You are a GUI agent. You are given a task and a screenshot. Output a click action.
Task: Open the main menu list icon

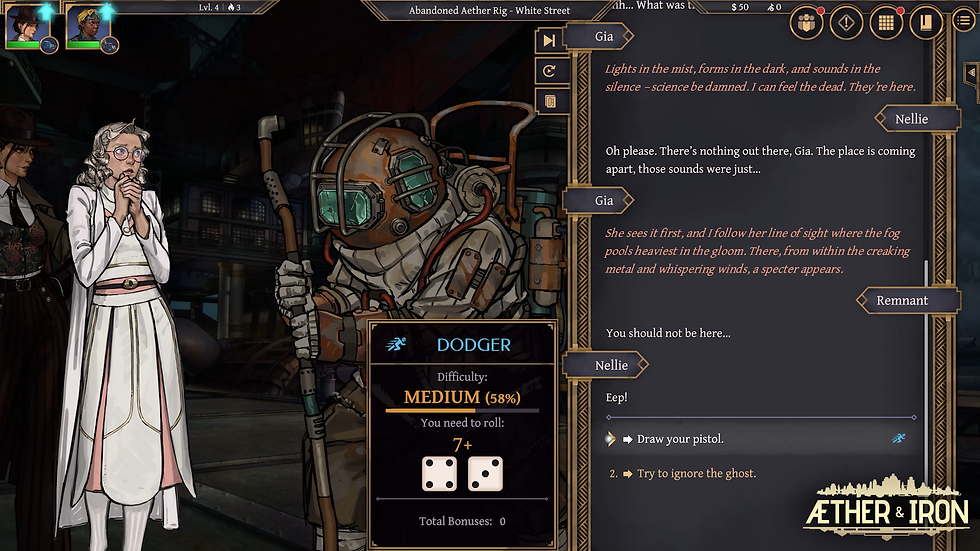coord(962,22)
